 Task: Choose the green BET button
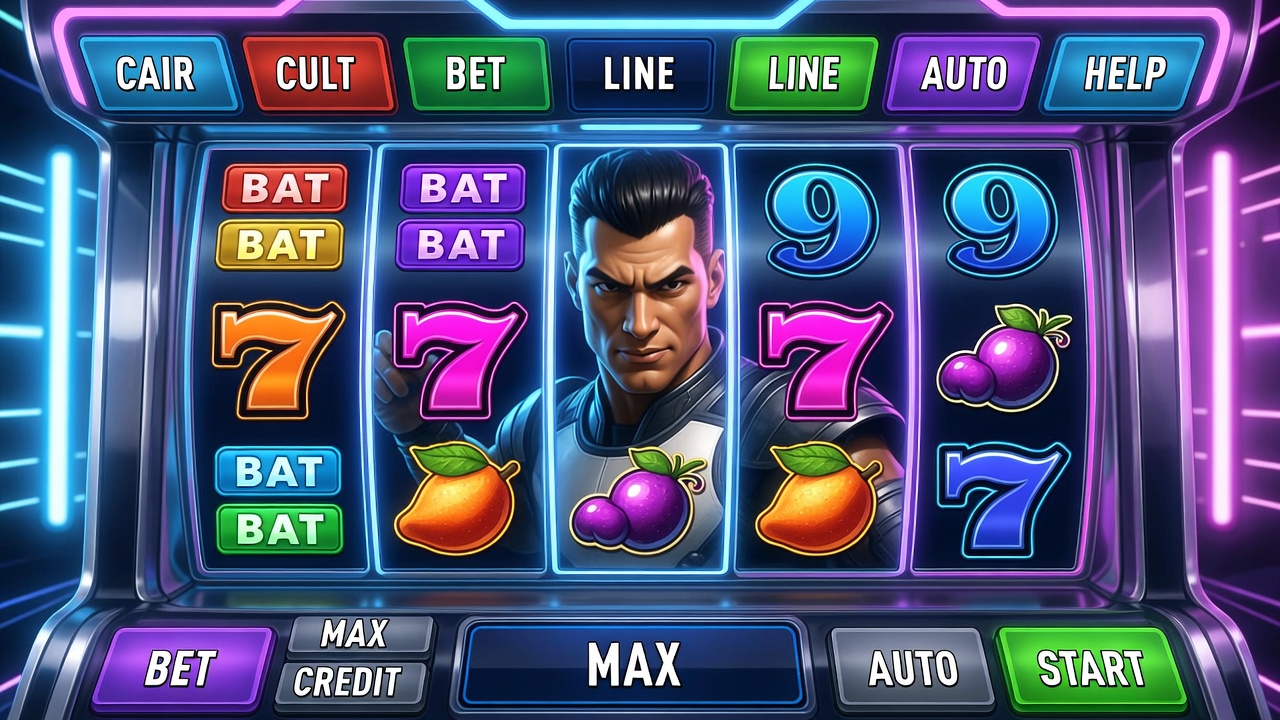477,73
